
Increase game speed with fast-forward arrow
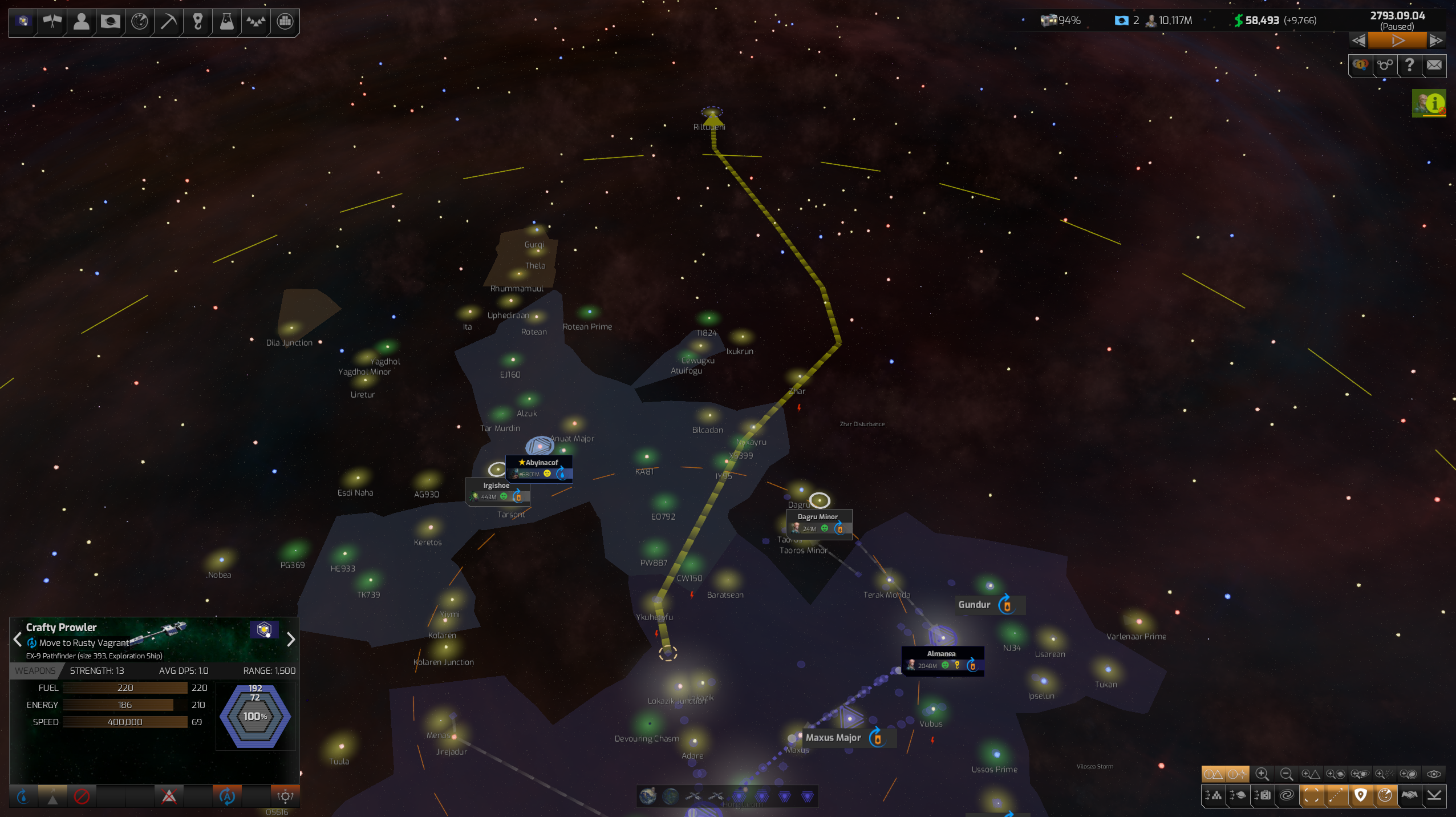click(x=1435, y=41)
